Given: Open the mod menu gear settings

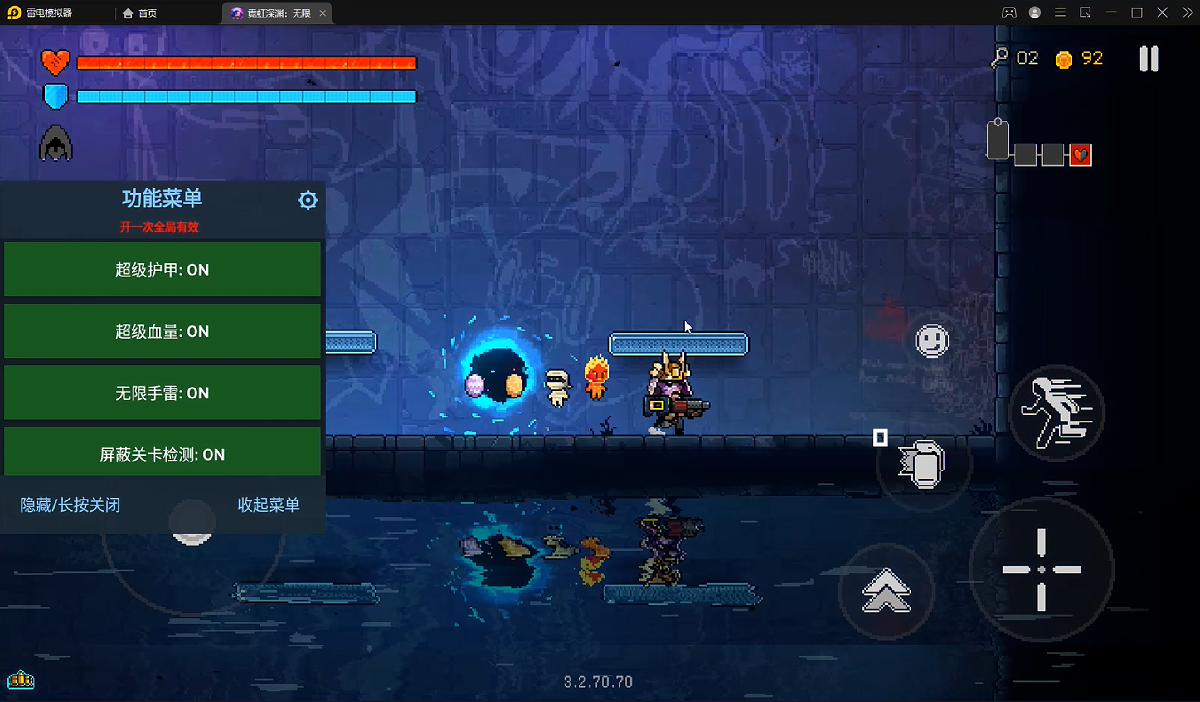Looking at the screenshot, I should (x=308, y=200).
